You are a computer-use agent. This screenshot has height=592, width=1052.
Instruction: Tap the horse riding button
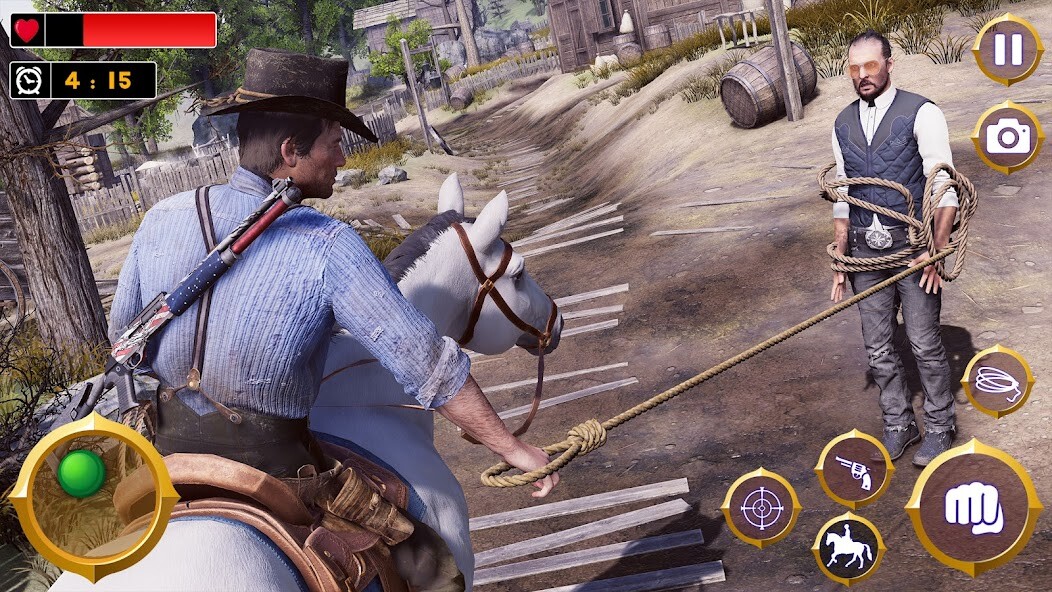[x=848, y=549]
